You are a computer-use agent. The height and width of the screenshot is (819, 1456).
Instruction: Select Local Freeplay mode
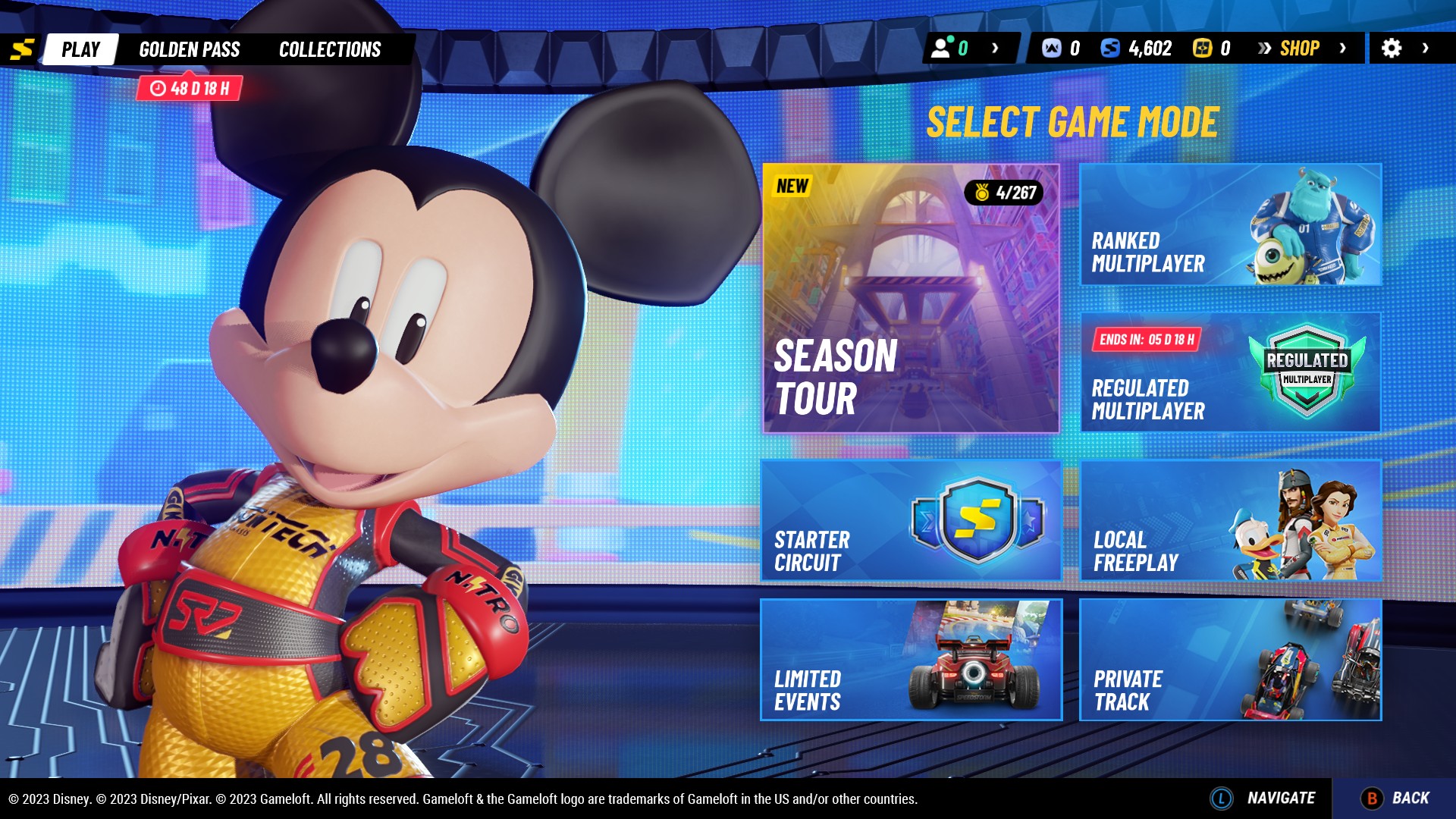[x=1228, y=520]
